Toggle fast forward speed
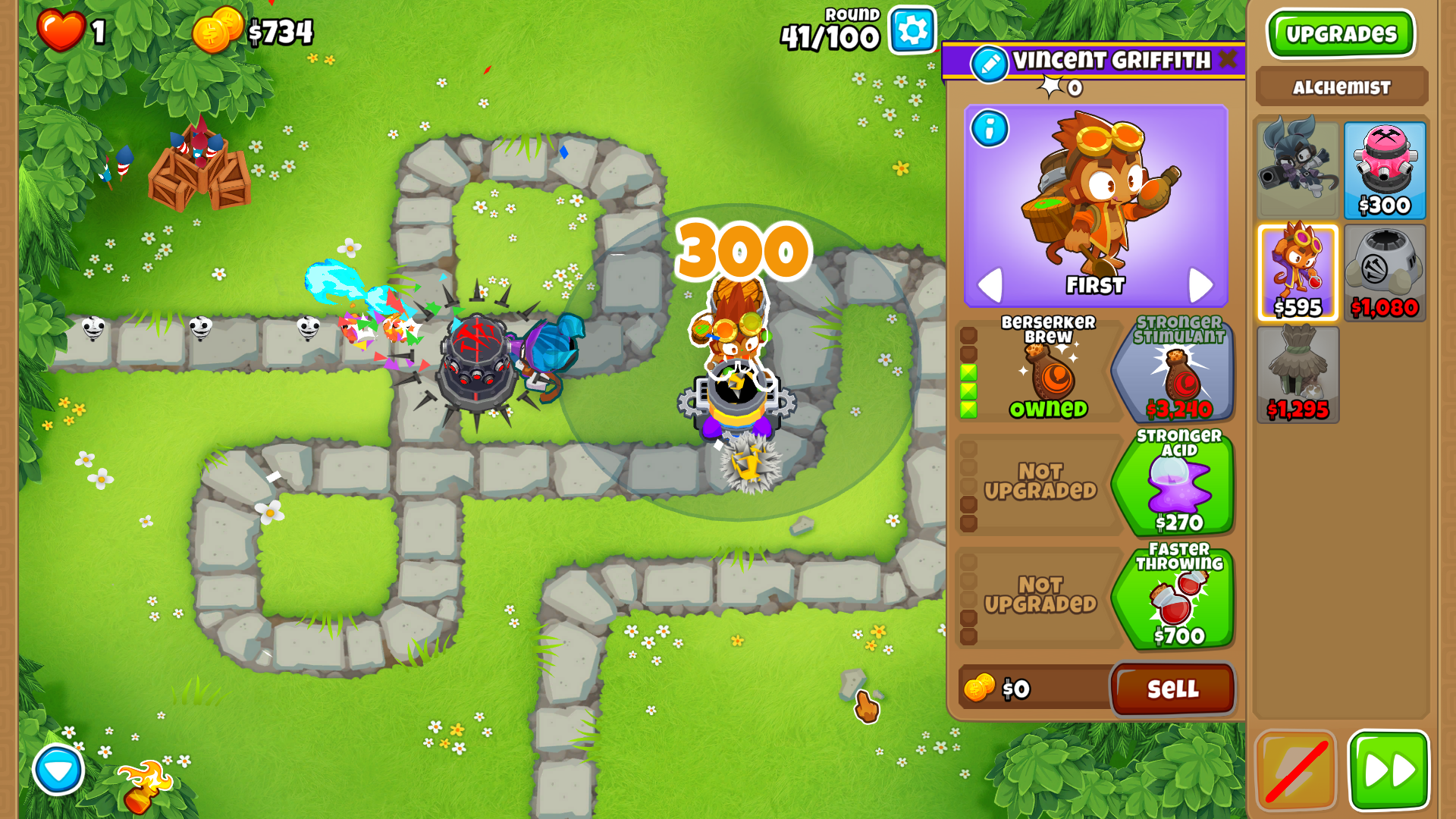 [x=1389, y=770]
